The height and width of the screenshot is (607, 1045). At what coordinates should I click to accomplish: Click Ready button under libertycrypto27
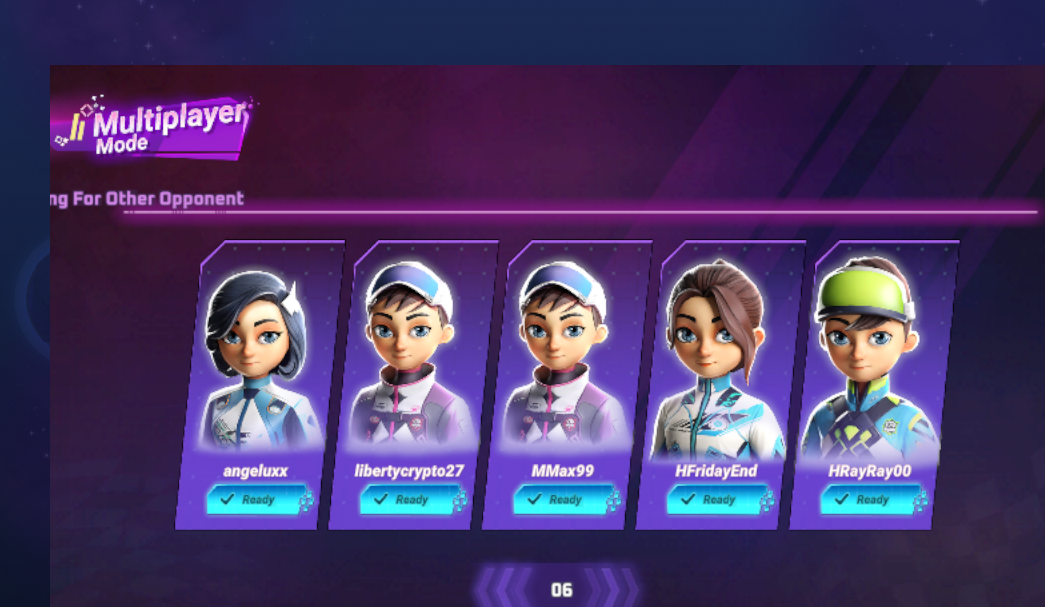coord(403,500)
